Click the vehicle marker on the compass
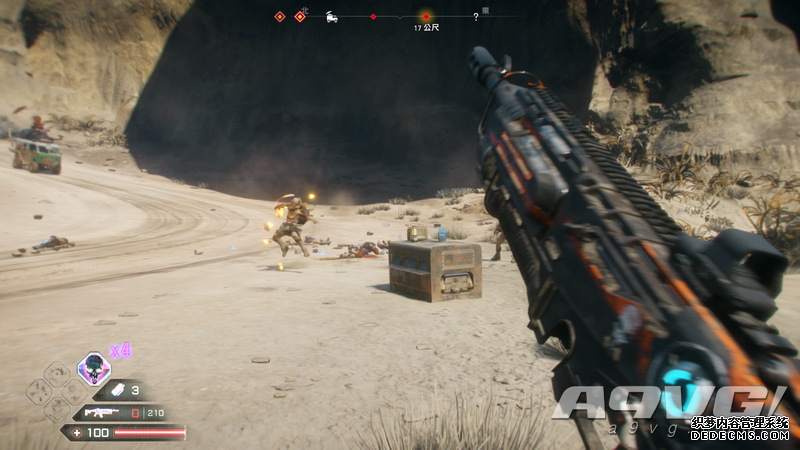Viewport: 800px width, 450px height. coord(331,17)
